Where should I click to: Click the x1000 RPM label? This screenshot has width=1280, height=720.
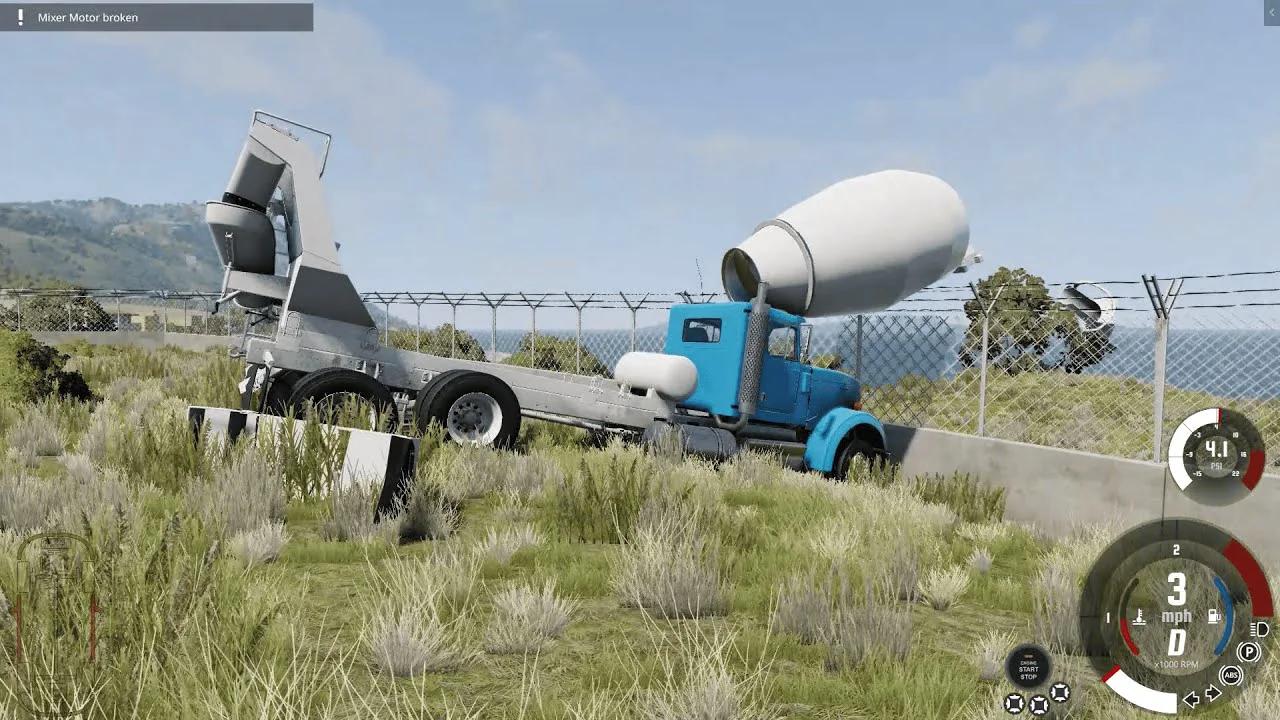coord(1177,665)
